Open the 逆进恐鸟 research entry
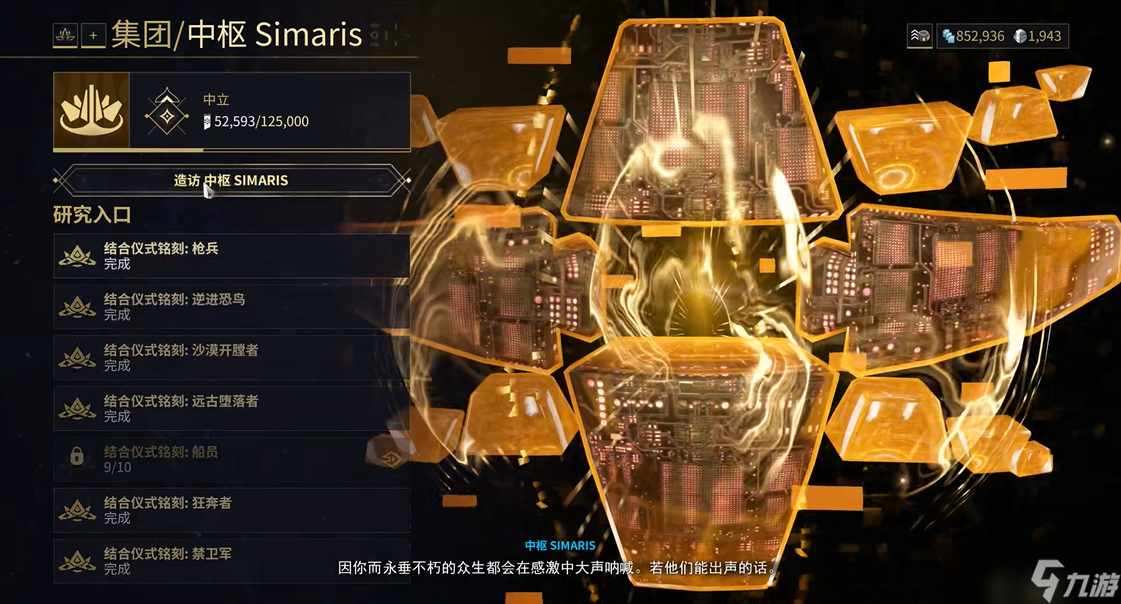The width and height of the screenshot is (1121, 604). [231, 306]
